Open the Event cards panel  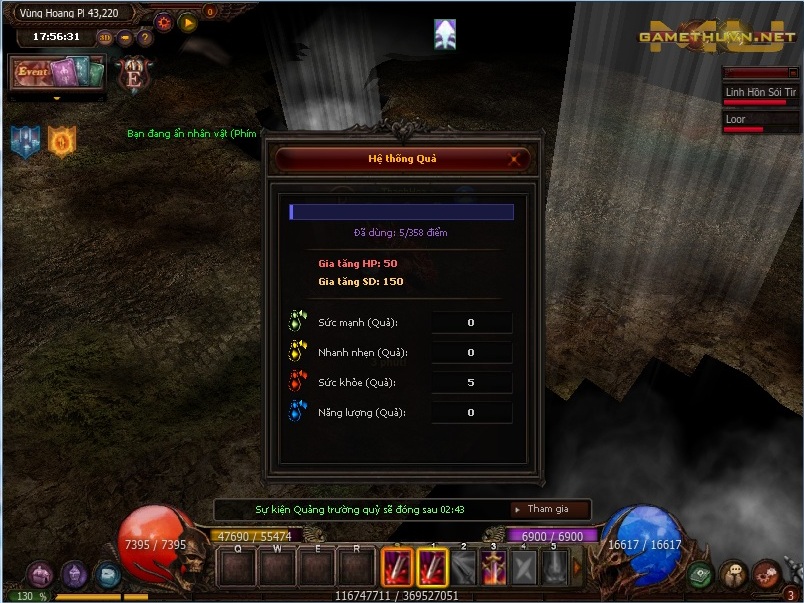click(58, 72)
